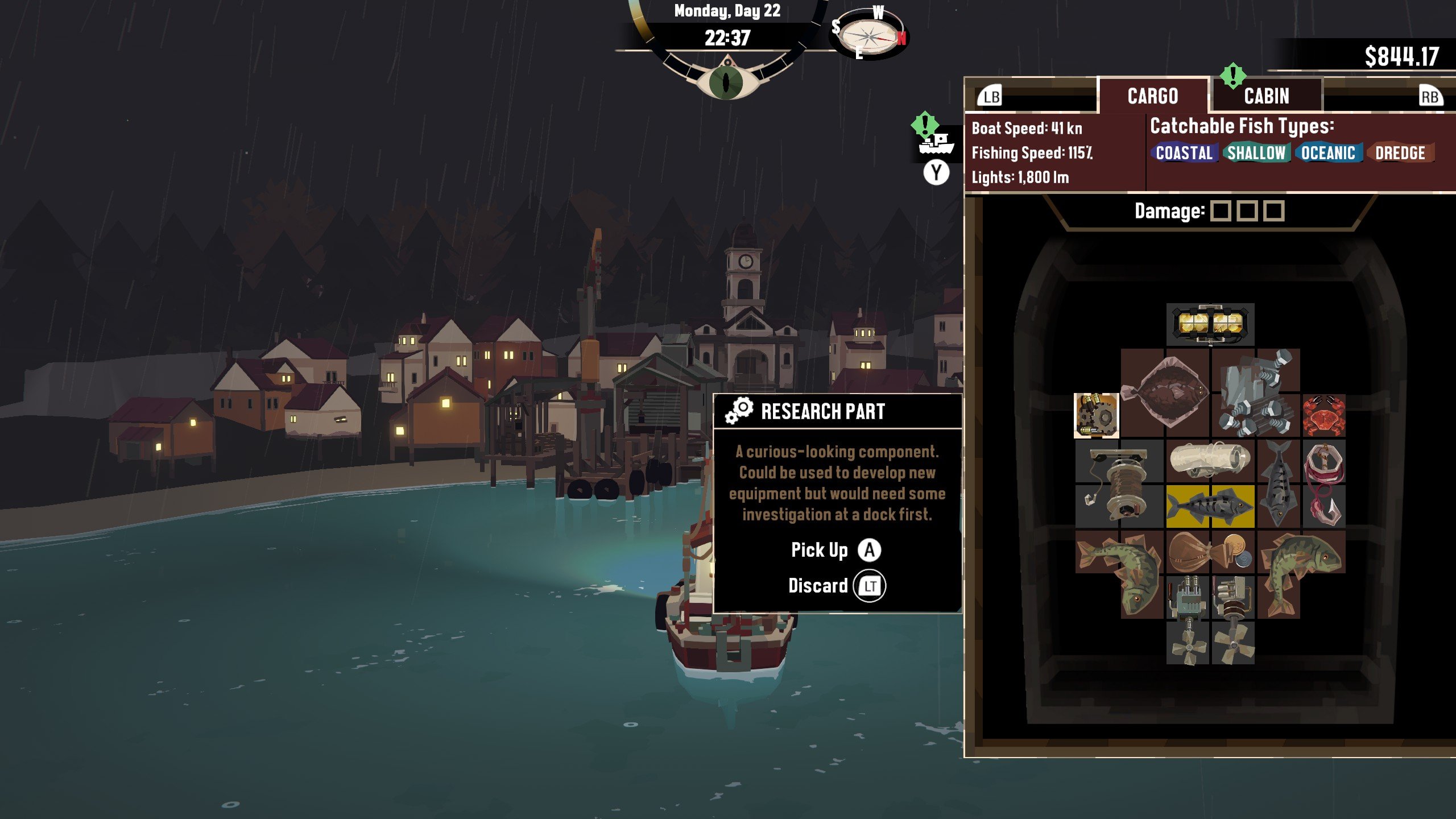Select the fish on yellow background
This screenshot has width=1456, height=819.
(x=1210, y=506)
